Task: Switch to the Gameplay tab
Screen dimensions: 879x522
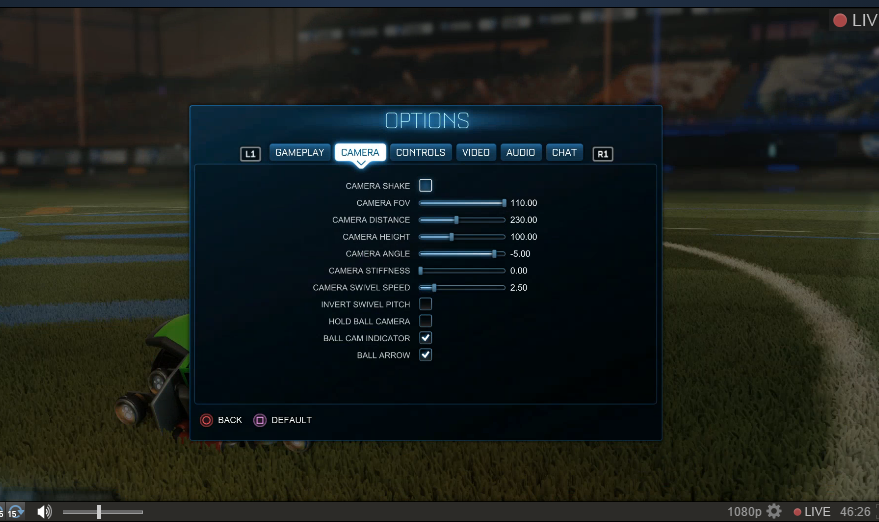Action: pos(300,153)
